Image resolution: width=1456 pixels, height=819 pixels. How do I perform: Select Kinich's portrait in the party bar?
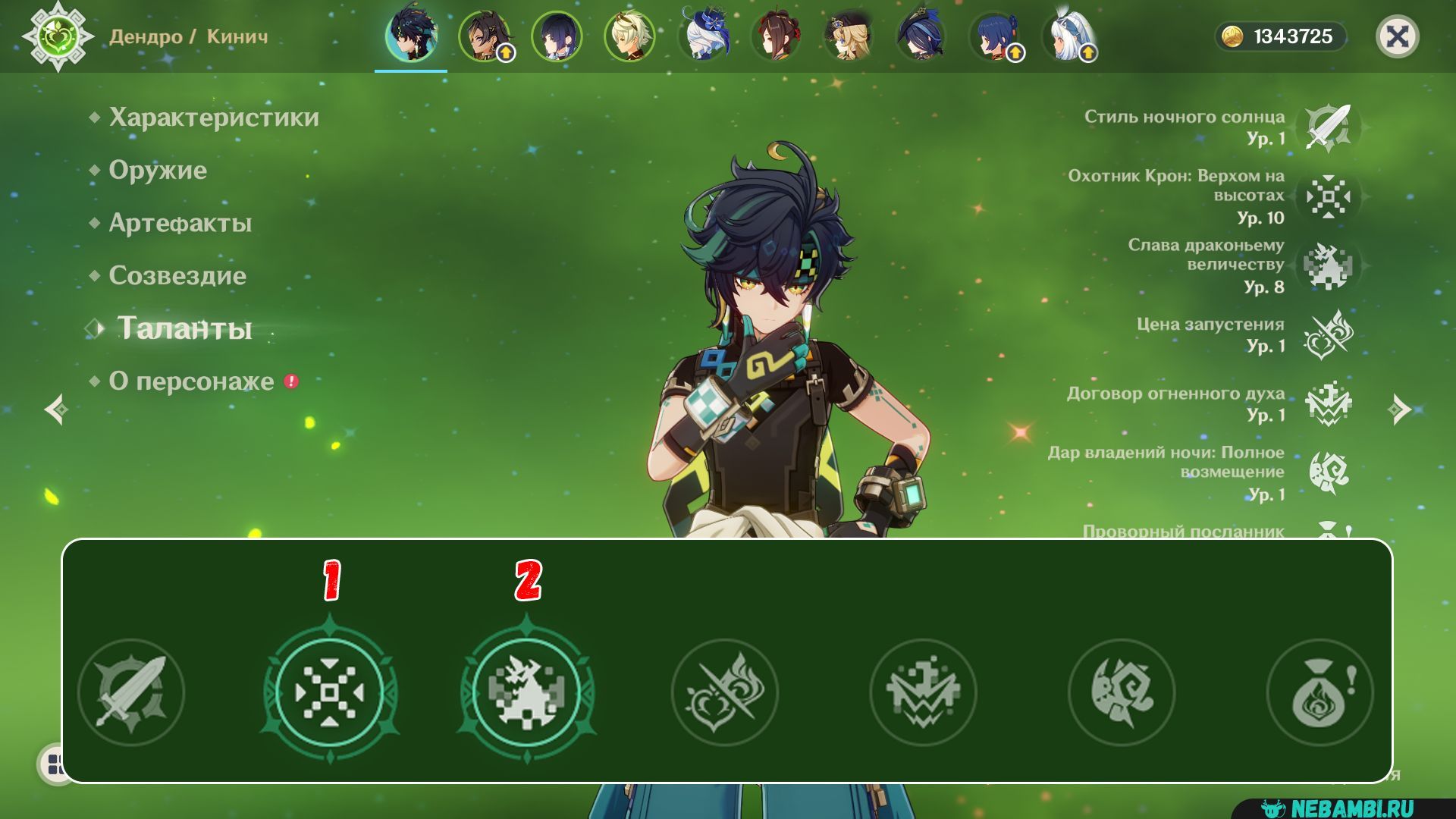point(410,36)
